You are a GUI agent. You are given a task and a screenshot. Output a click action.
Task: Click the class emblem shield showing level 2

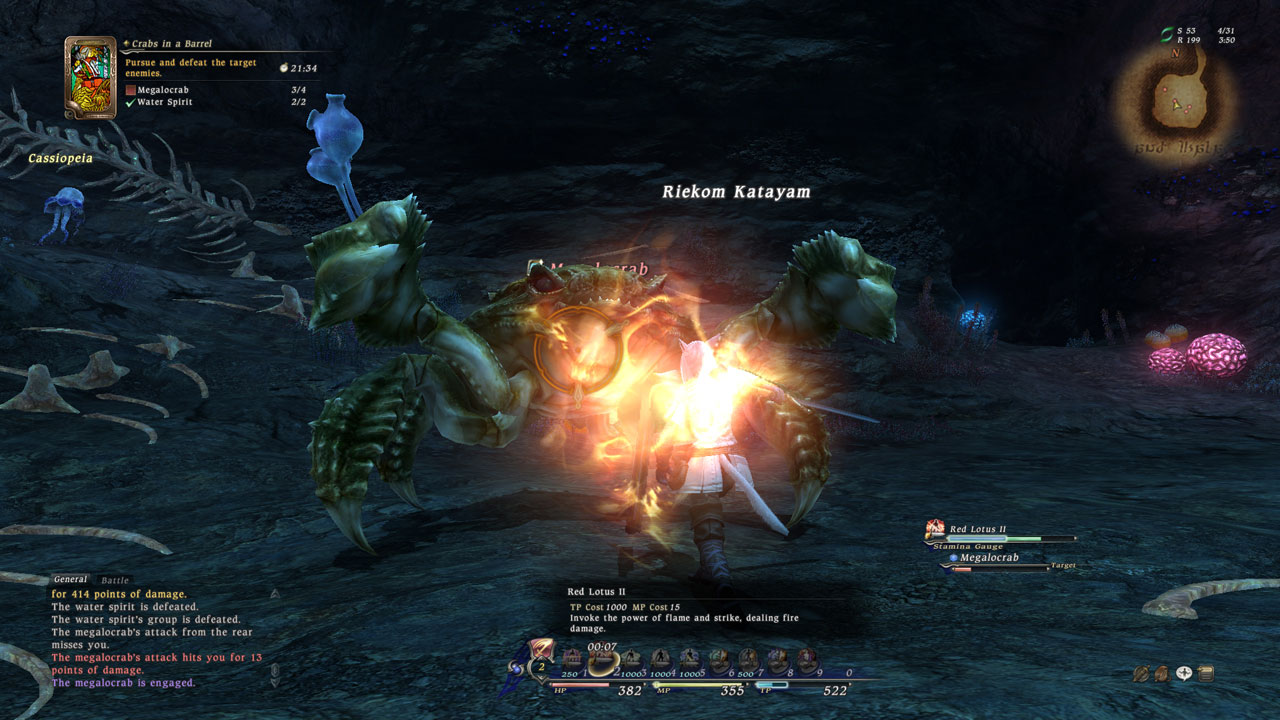[x=539, y=662]
